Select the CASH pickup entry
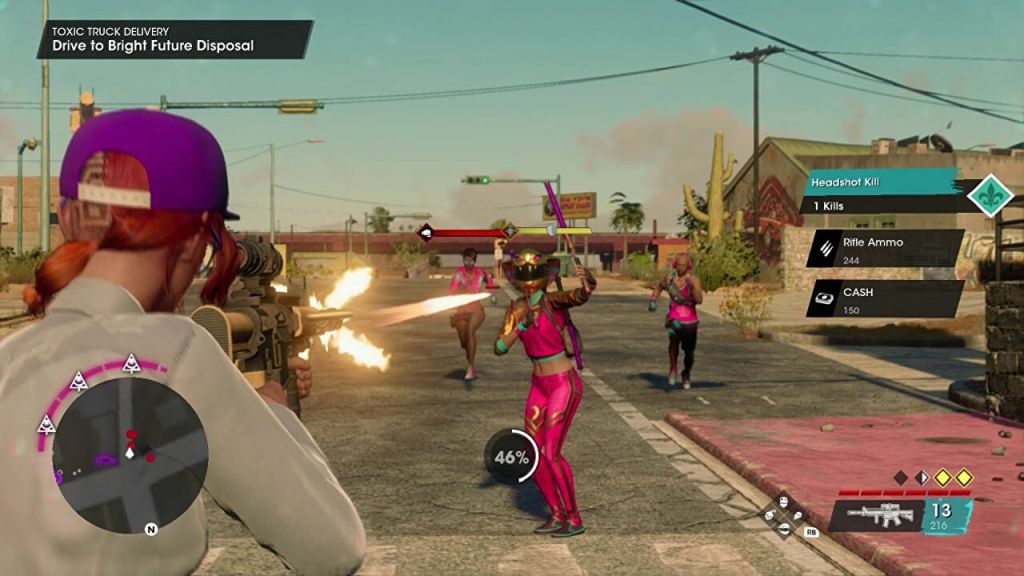Viewport: 1024px width, 576px height. pos(883,299)
